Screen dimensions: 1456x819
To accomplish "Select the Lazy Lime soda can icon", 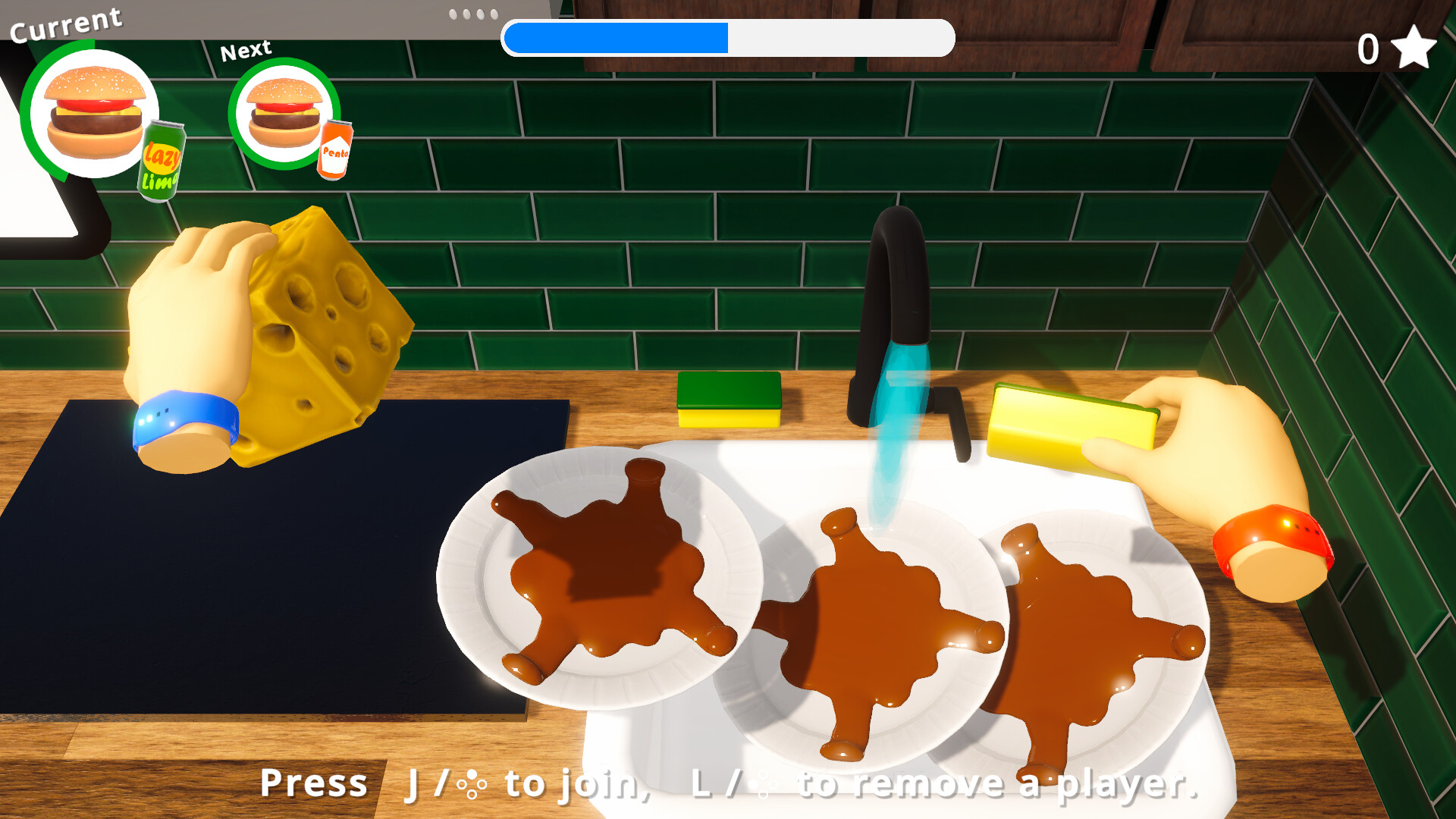I will click(161, 155).
